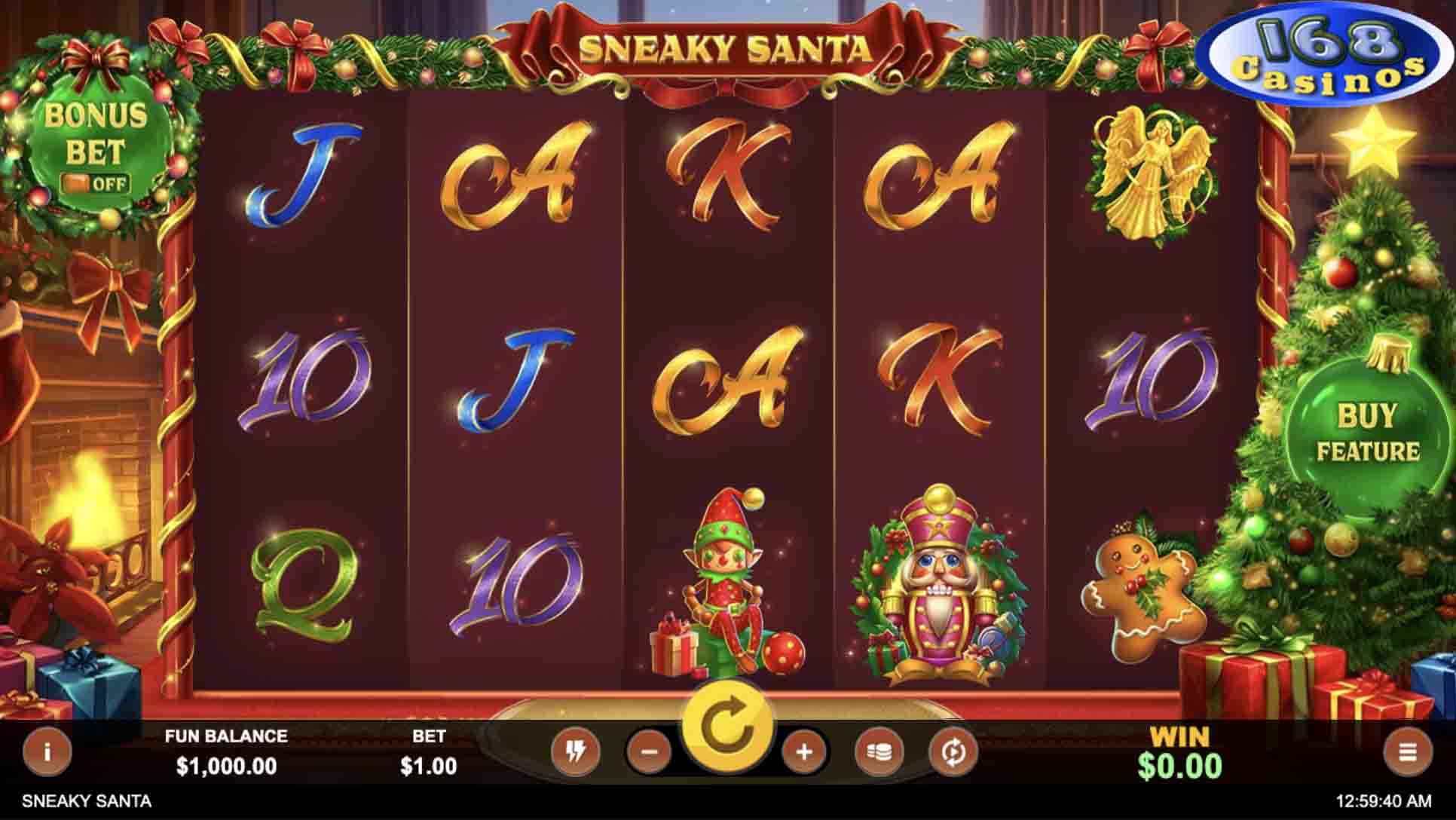Start autoplay with the circular arrows button
This screenshot has height=820, width=1456.
click(x=953, y=751)
